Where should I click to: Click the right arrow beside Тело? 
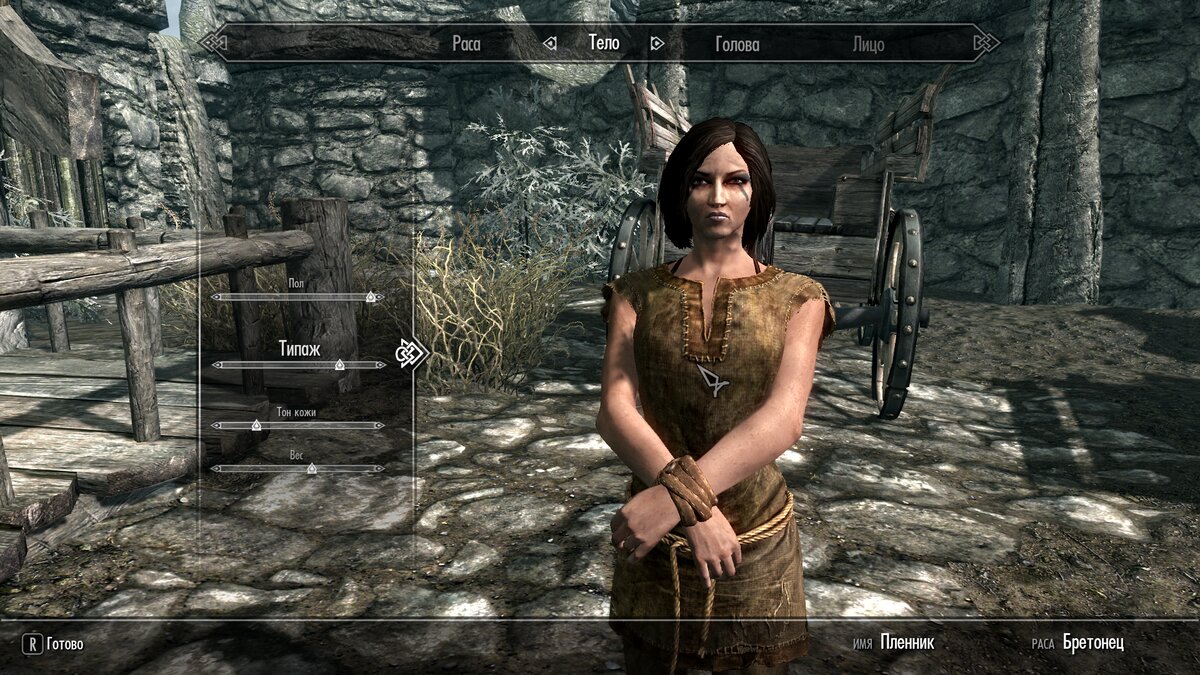pos(657,43)
